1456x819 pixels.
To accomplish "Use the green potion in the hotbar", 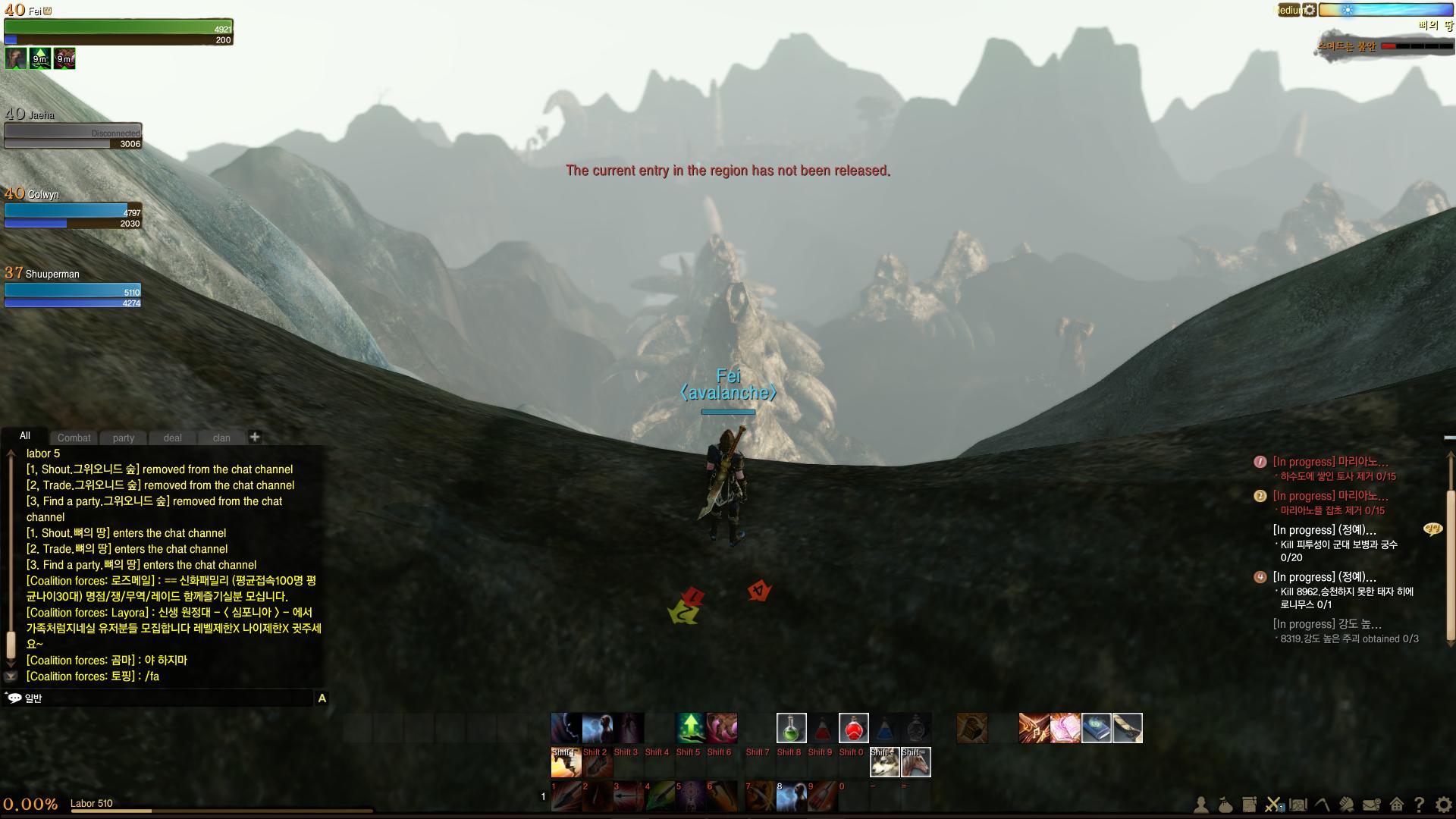I will [791, 728].
